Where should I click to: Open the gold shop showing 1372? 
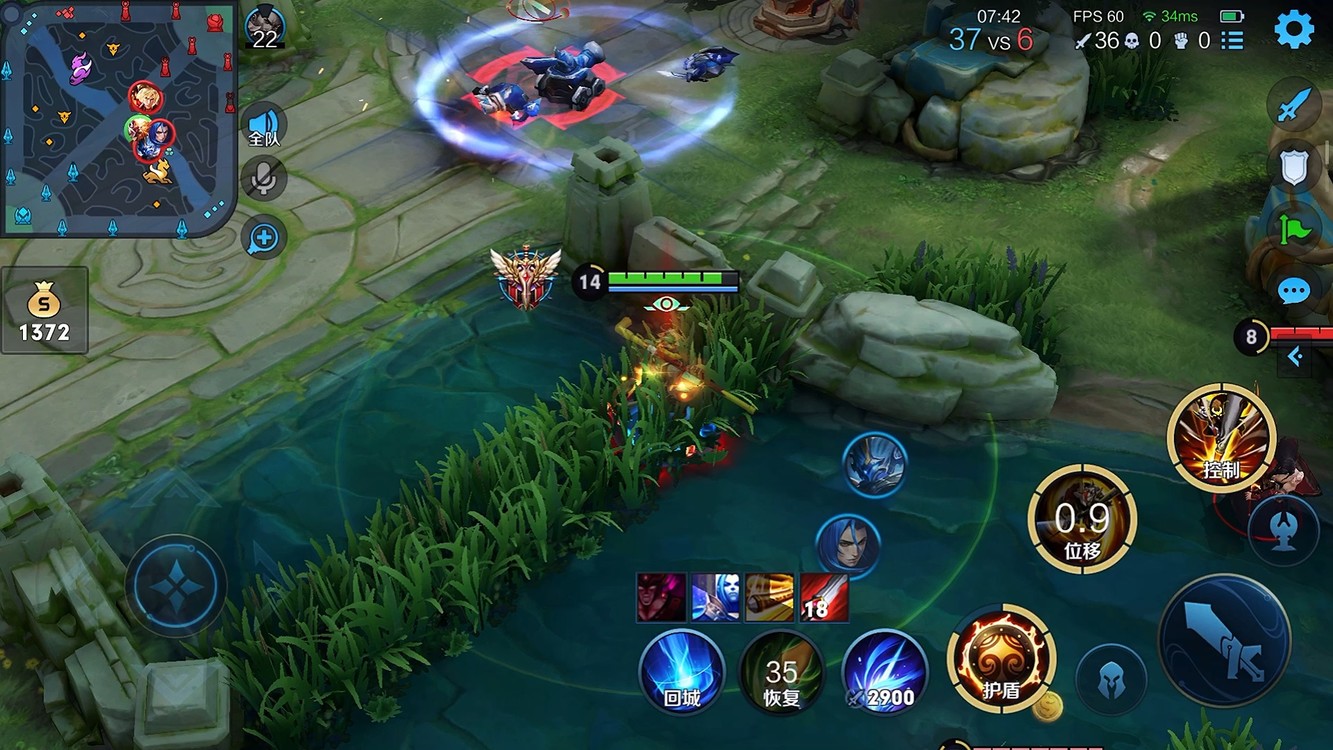(45, 310)
